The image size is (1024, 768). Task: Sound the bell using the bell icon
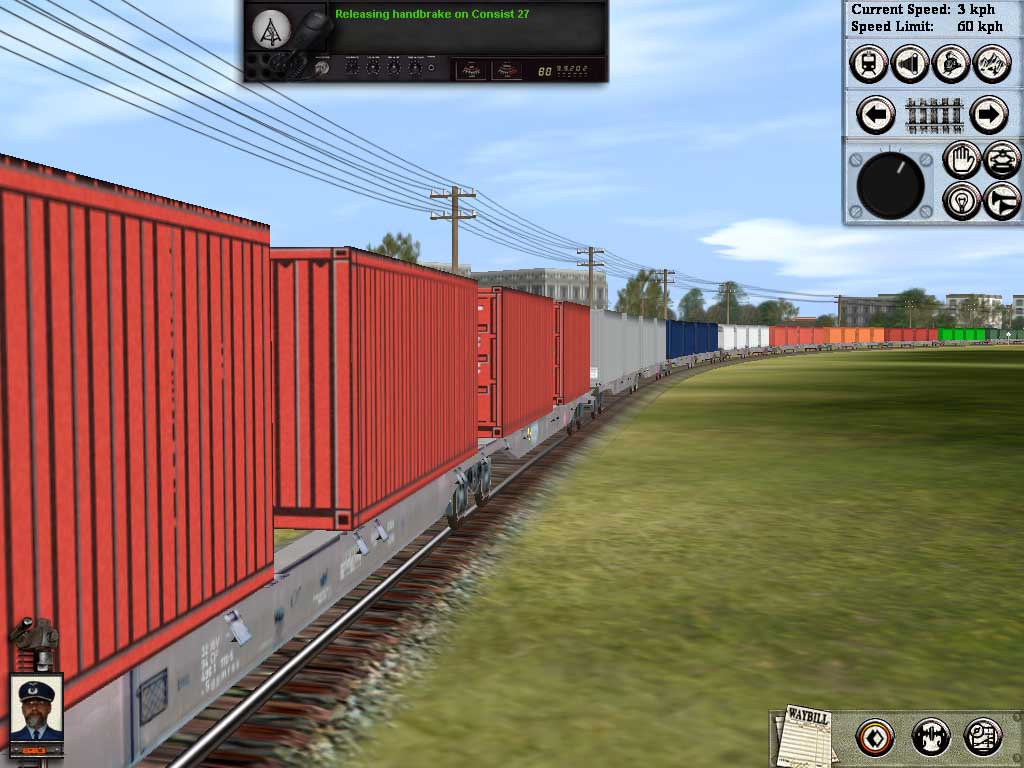[x=909, y=64]
